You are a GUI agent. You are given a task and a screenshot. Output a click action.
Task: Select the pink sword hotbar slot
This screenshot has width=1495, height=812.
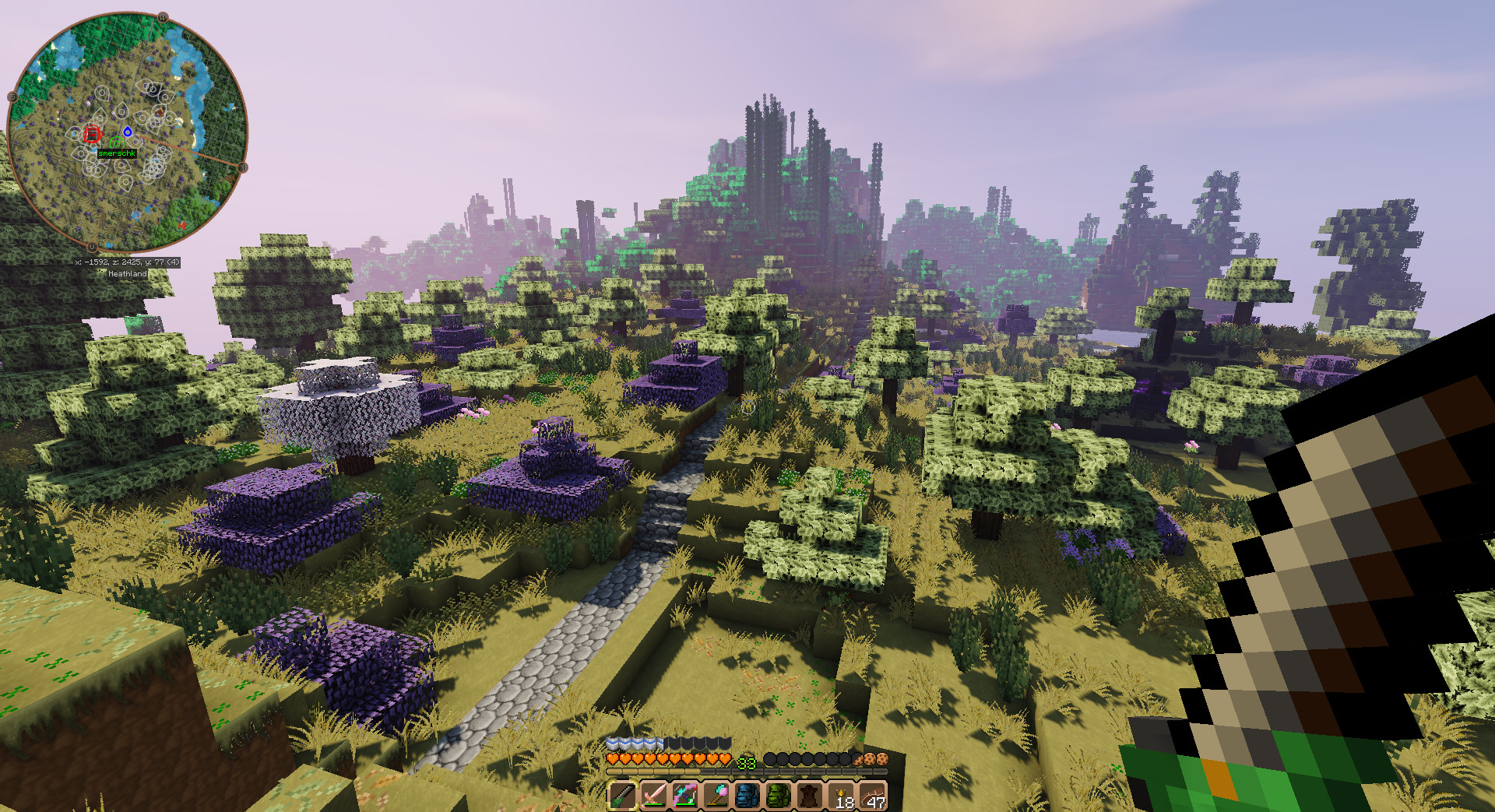(653, 796)
